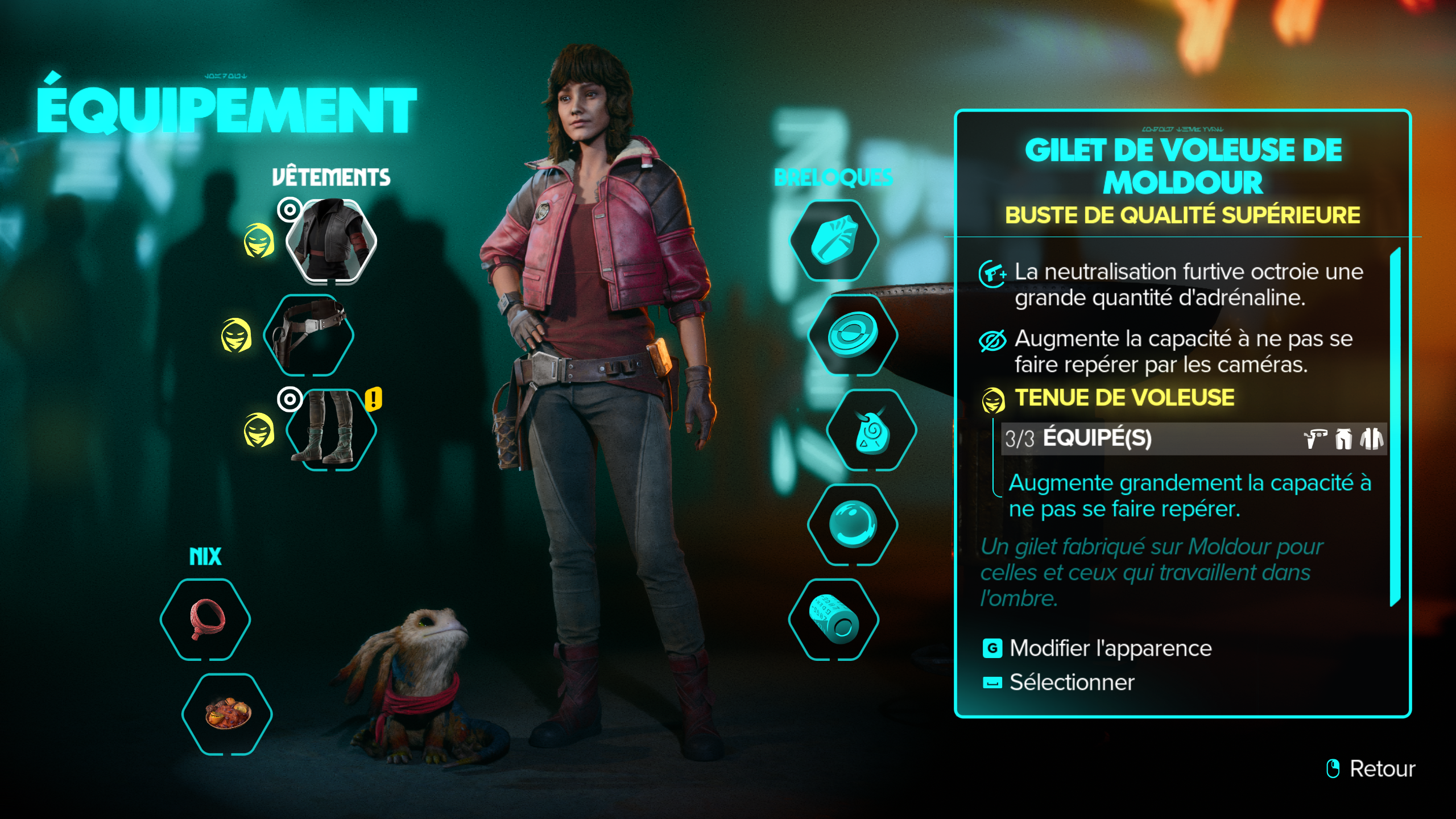The width and height of the screenshot is (1456, 819).
Task: Select Nix's food dish treat slot
Action: 227,714
